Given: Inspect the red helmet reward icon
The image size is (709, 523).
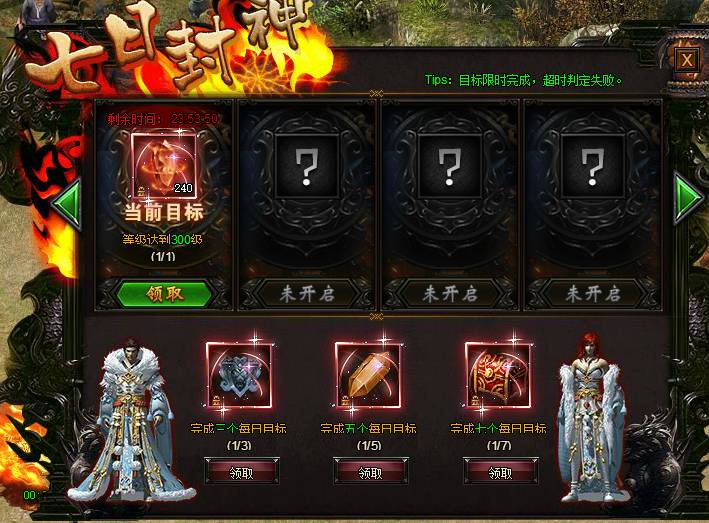Looking at the screenshot, I should coord(497,376).
